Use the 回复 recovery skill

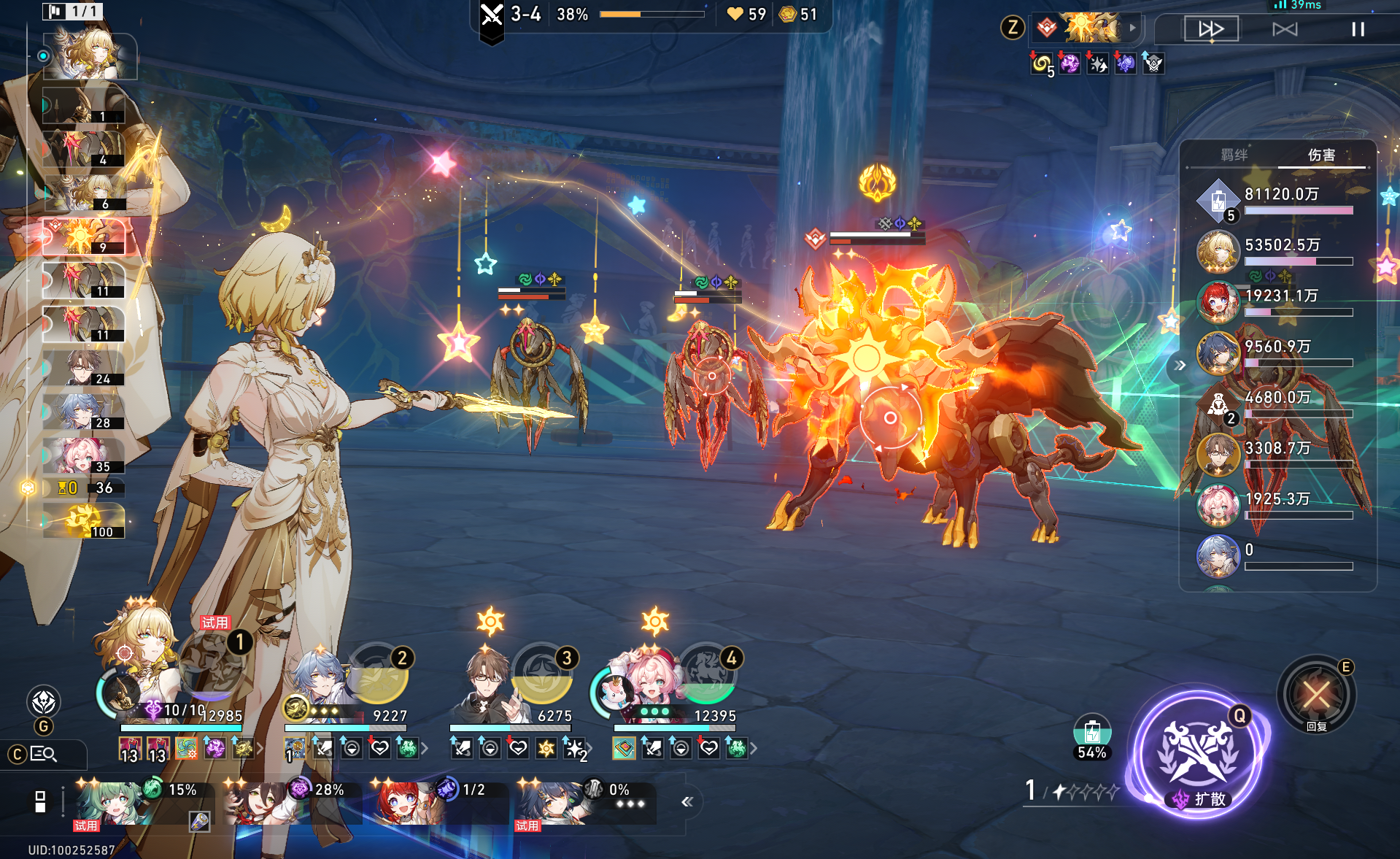coord(1316,694)
